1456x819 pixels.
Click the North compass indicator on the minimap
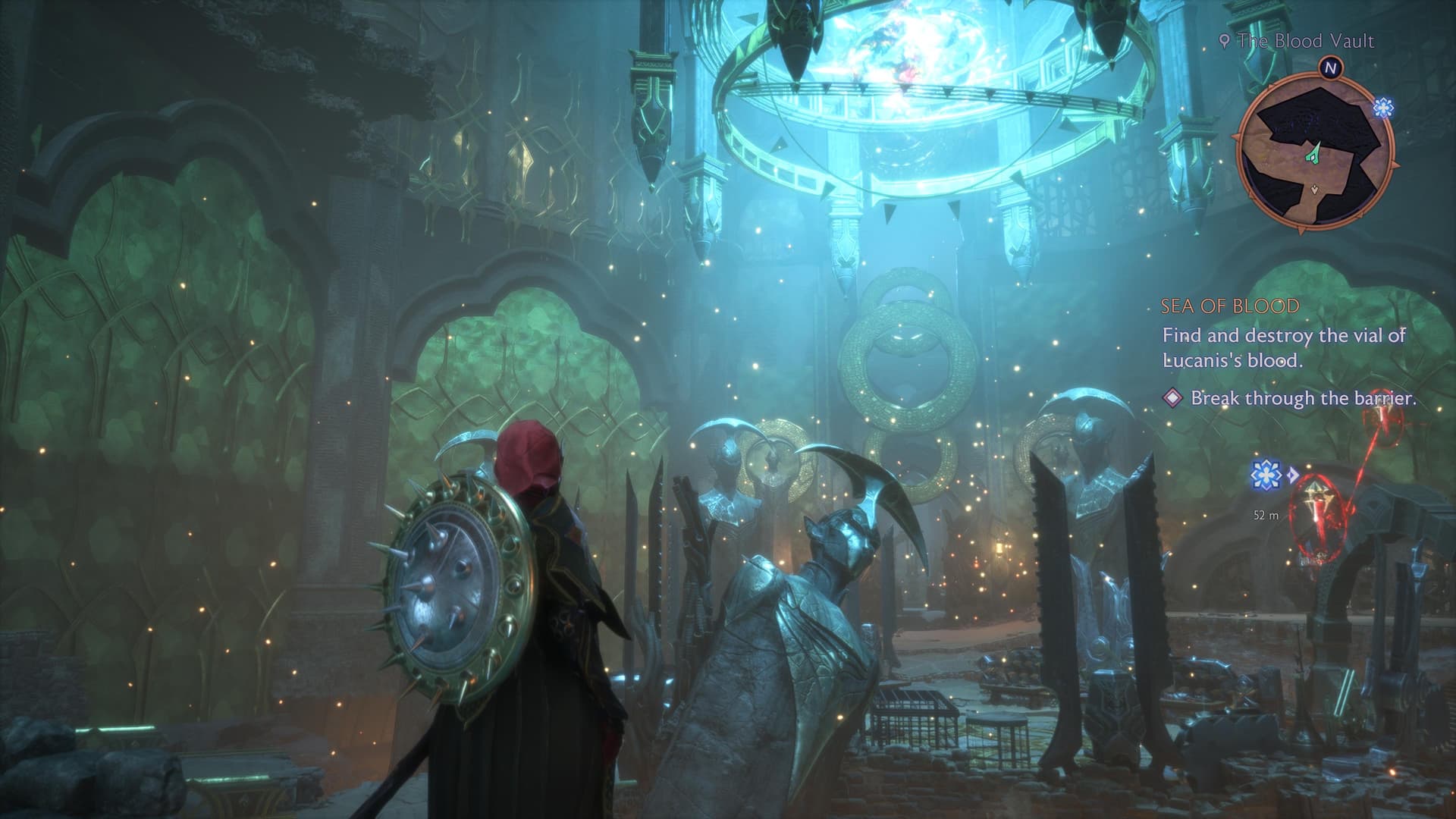1330,67
